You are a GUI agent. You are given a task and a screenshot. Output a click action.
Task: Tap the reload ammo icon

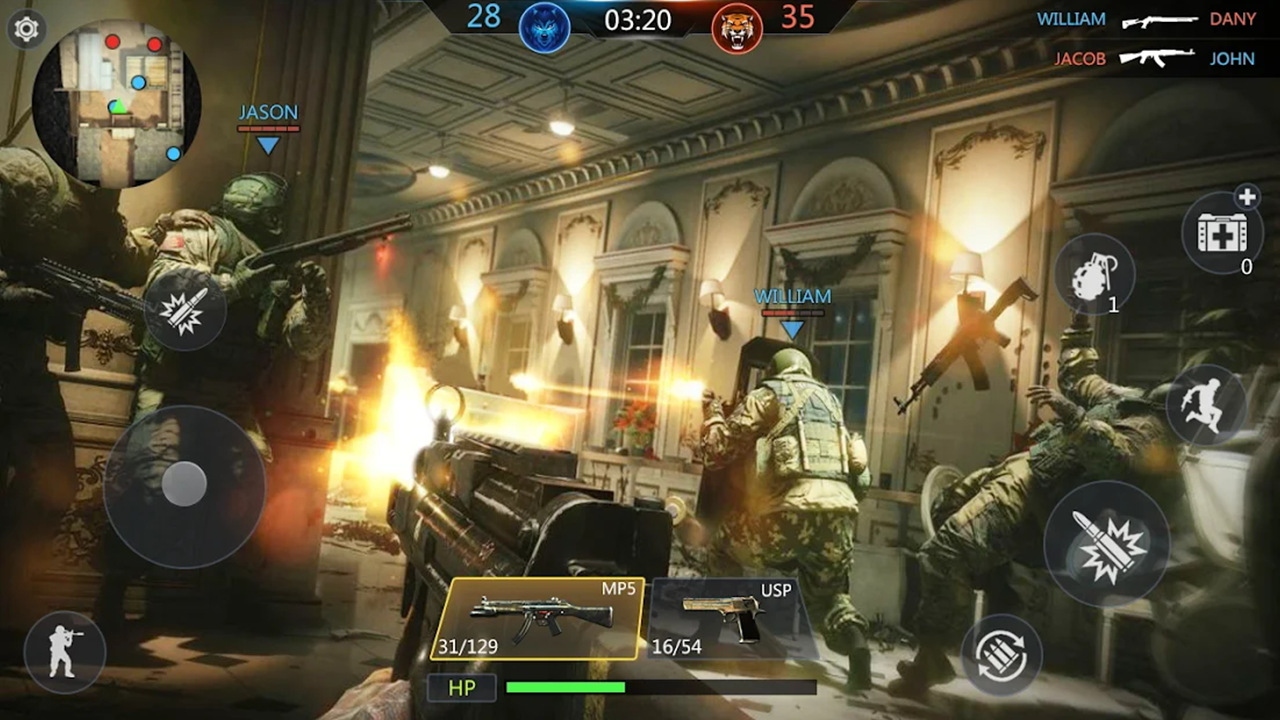1003,655
